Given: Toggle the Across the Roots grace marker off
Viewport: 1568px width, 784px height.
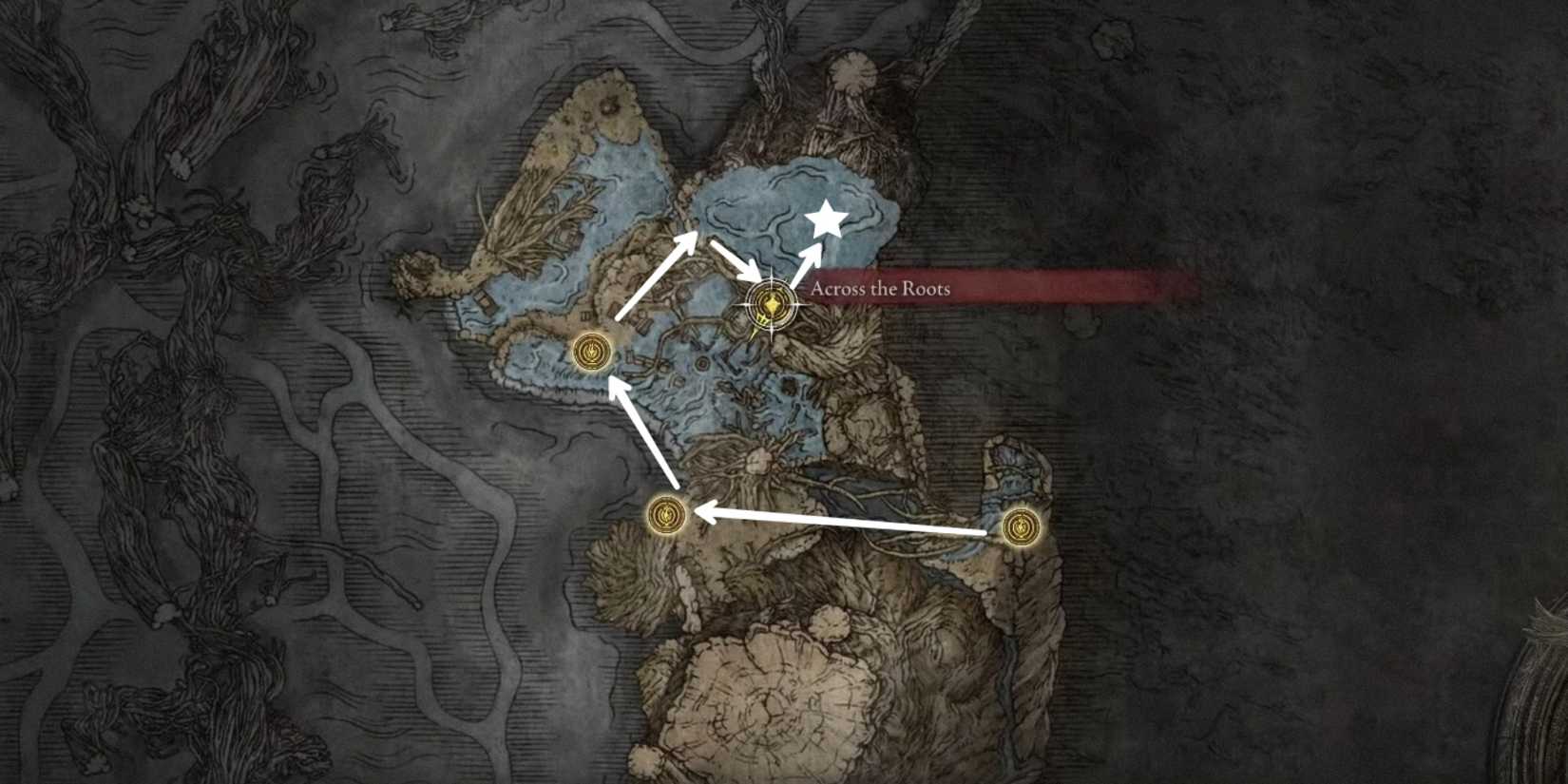Looking at the screenshot, I should (x=770, y=304).
